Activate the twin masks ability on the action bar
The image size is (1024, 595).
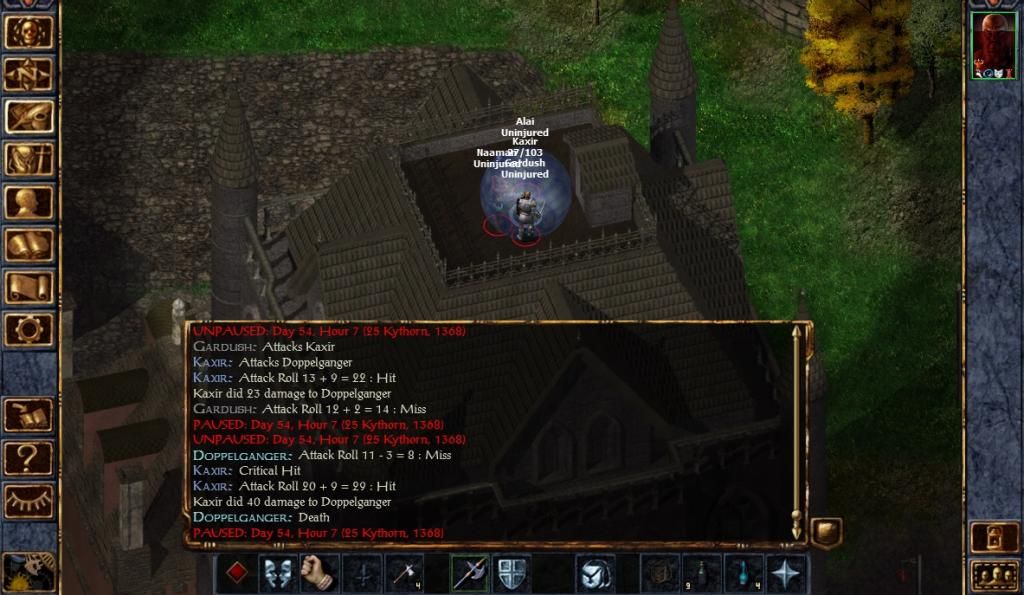pyautogui.click(x=278, y=573)
